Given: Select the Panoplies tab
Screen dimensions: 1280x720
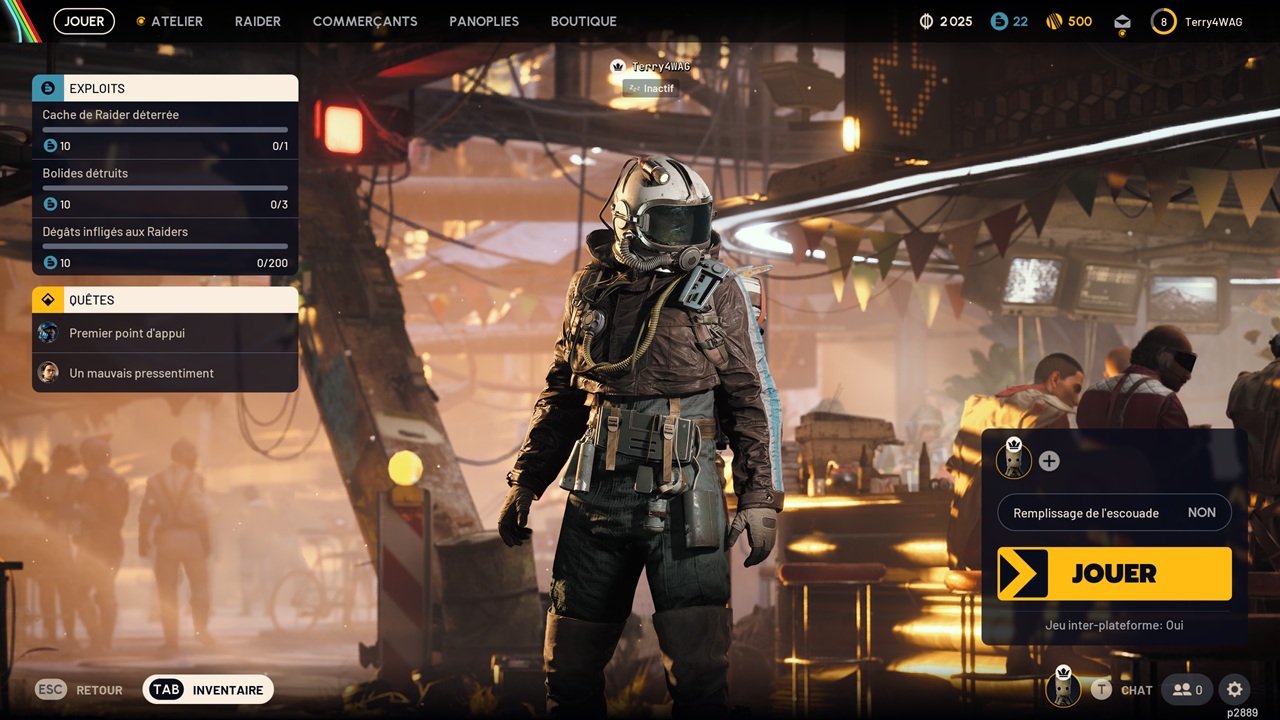Looking at the screenshot, I should (484, 21).
